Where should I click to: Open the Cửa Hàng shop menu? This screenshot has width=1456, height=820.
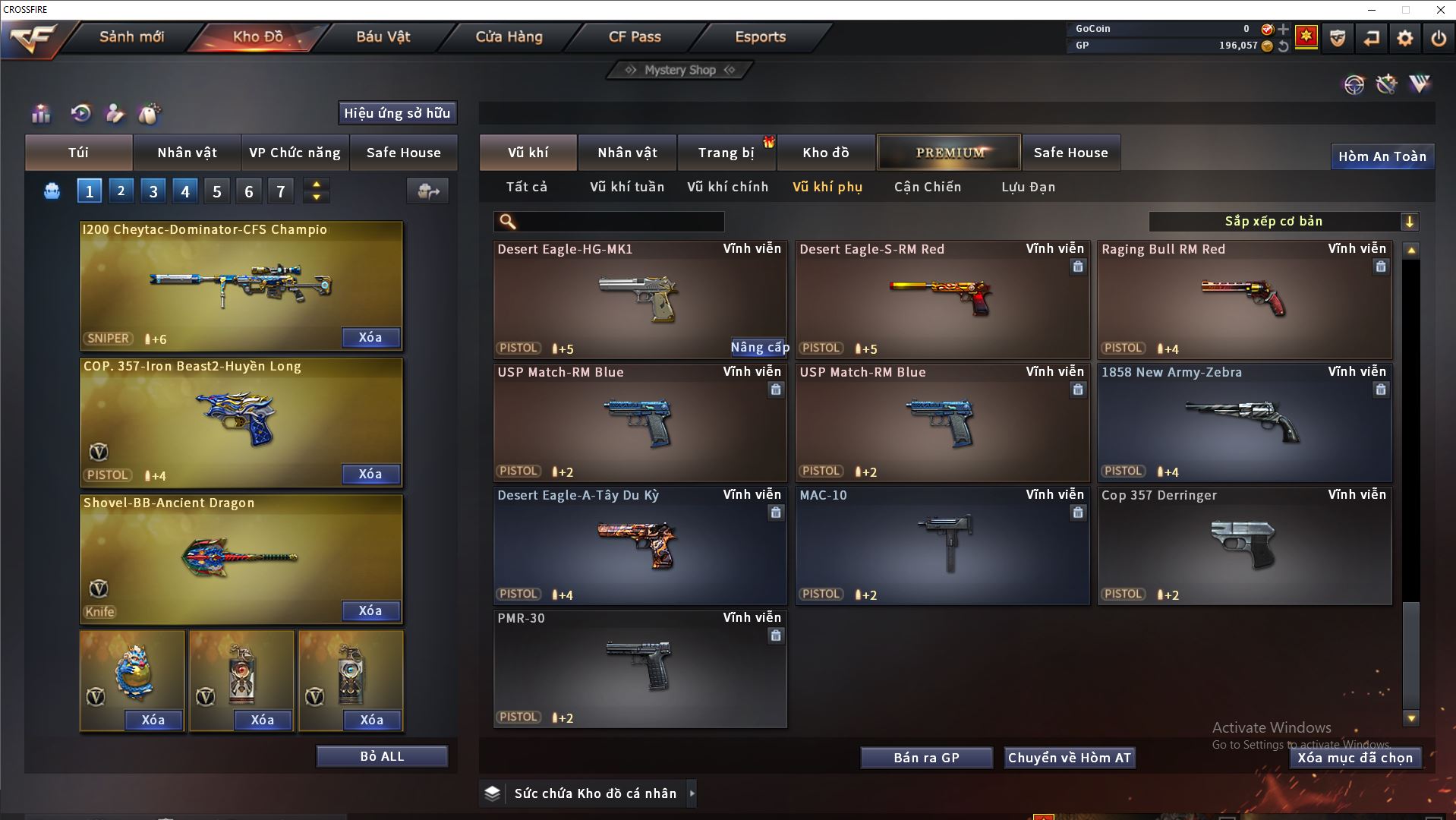click(x=509, y=36)
